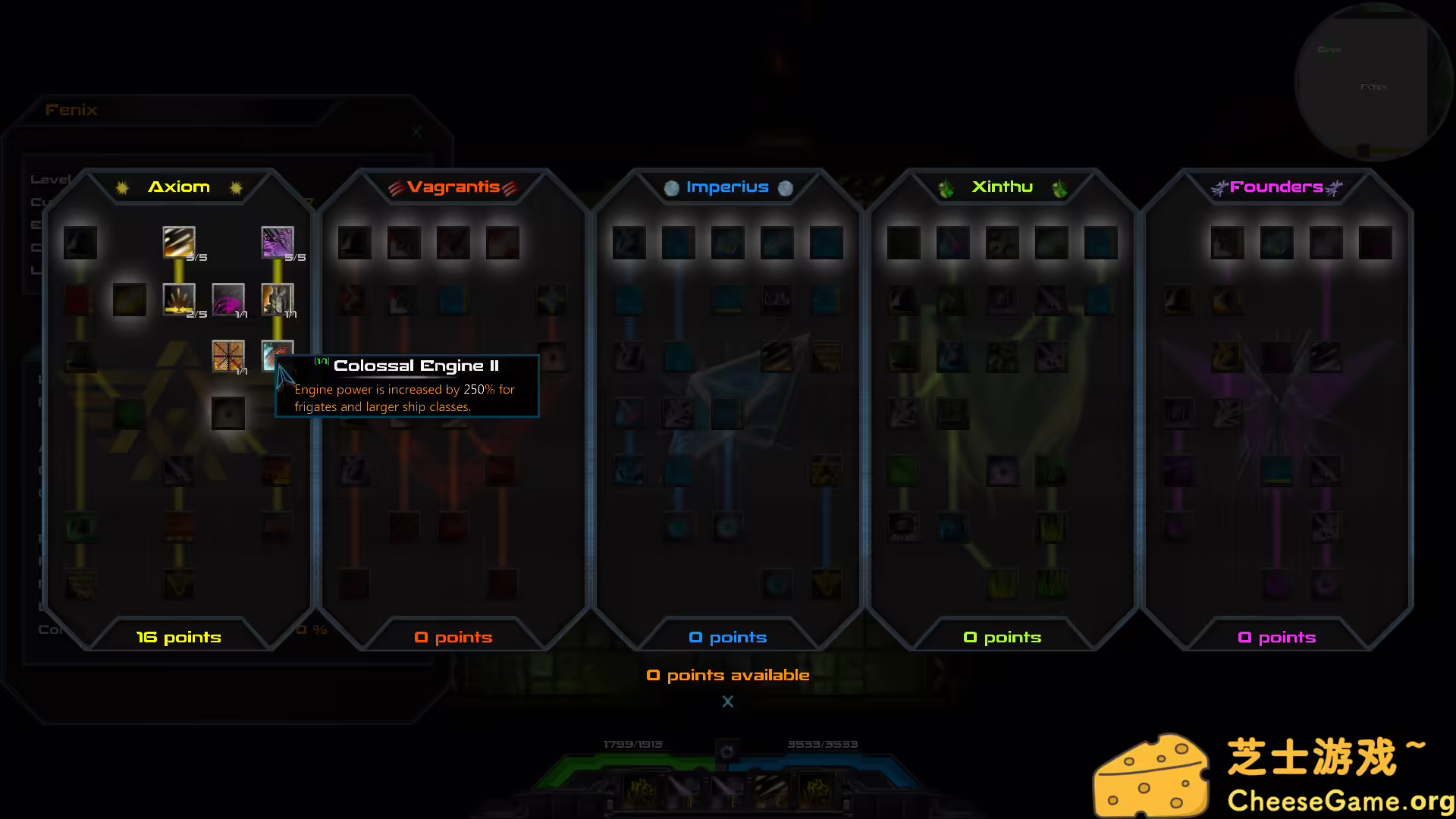Click the 0 points available text
The width and height of the screenshot is (1456, 819).
pos(727,674)
